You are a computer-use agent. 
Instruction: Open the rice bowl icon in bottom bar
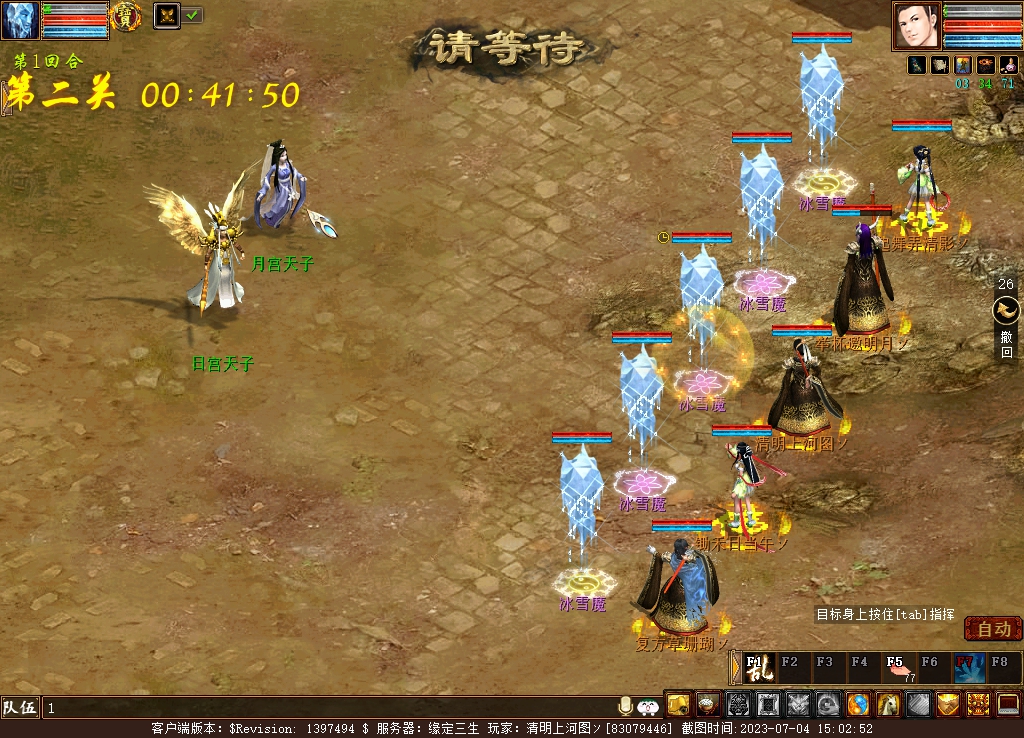tap(708, 704)
